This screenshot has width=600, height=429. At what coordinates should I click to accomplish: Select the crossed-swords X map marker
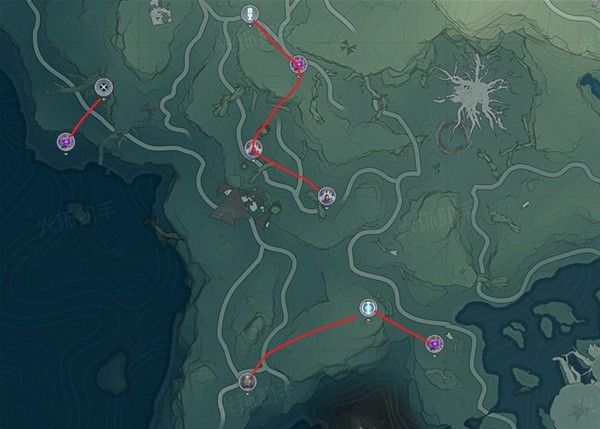[x=103, y=88]
